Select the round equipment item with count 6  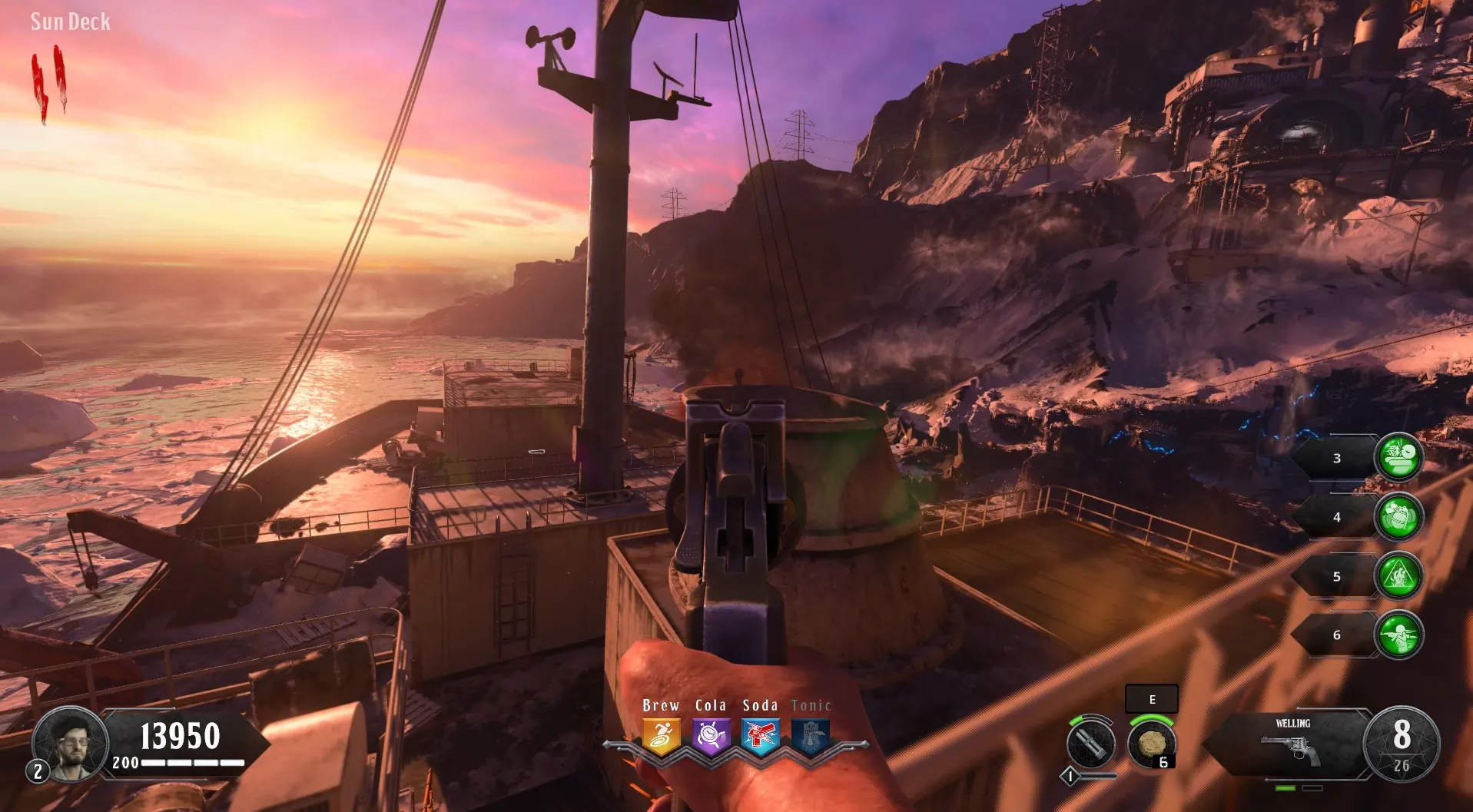(x=1151, y=744)
